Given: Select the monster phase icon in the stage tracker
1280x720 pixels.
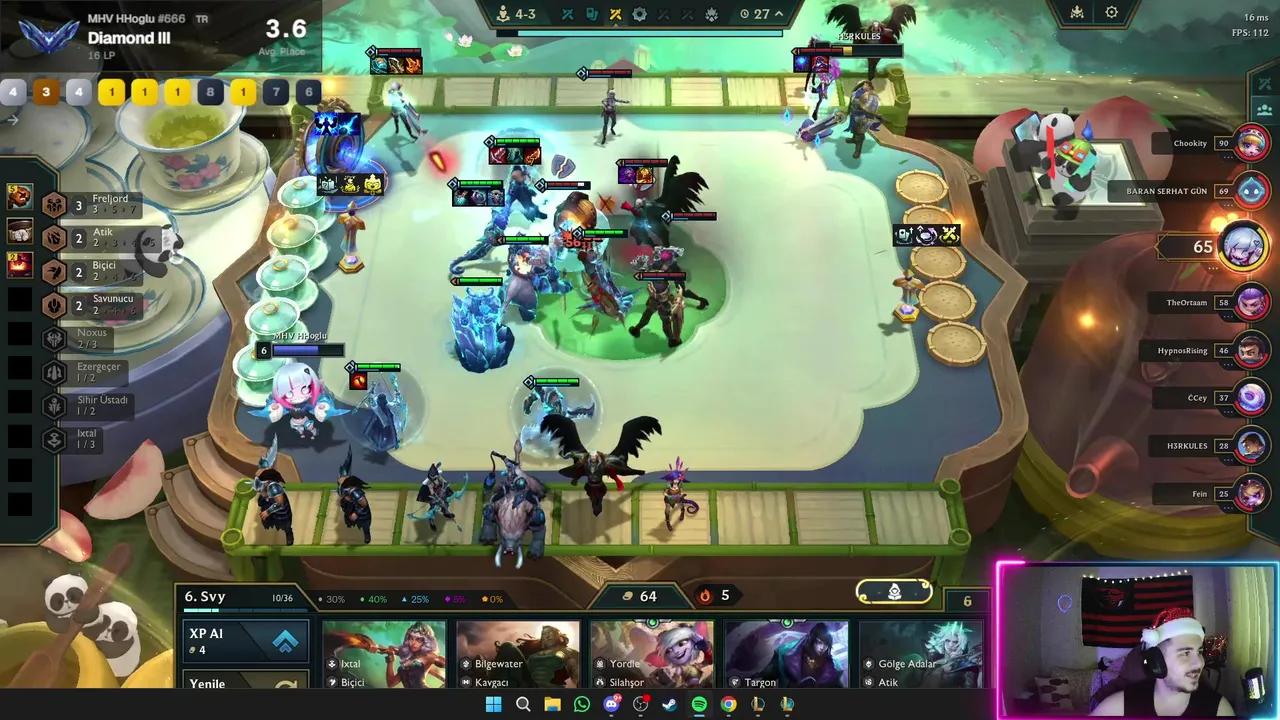Looking at the screenshot, I should [x=712, y=14].
